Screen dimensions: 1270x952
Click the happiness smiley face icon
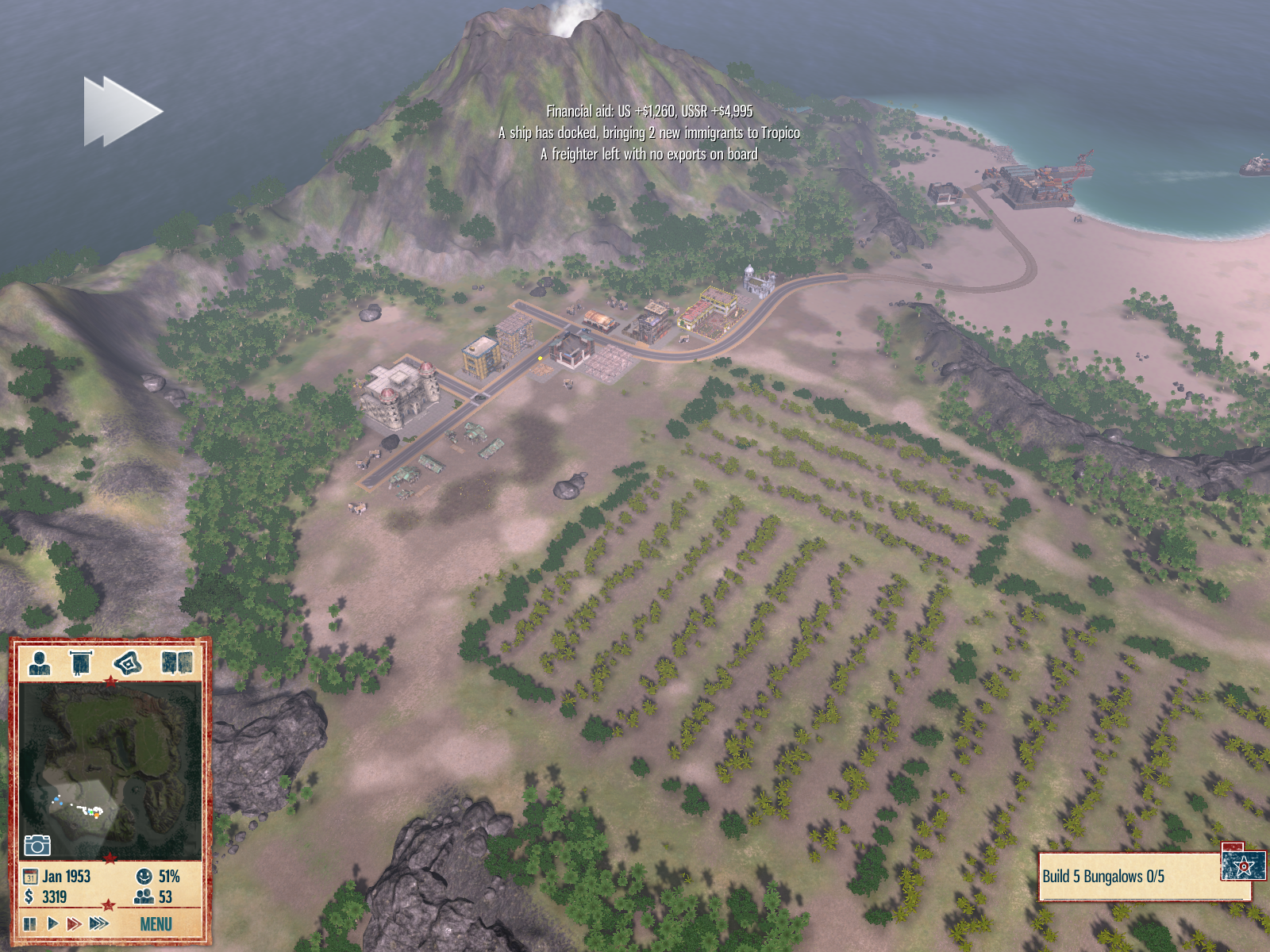pyautogui.click(x=144, y=876)
